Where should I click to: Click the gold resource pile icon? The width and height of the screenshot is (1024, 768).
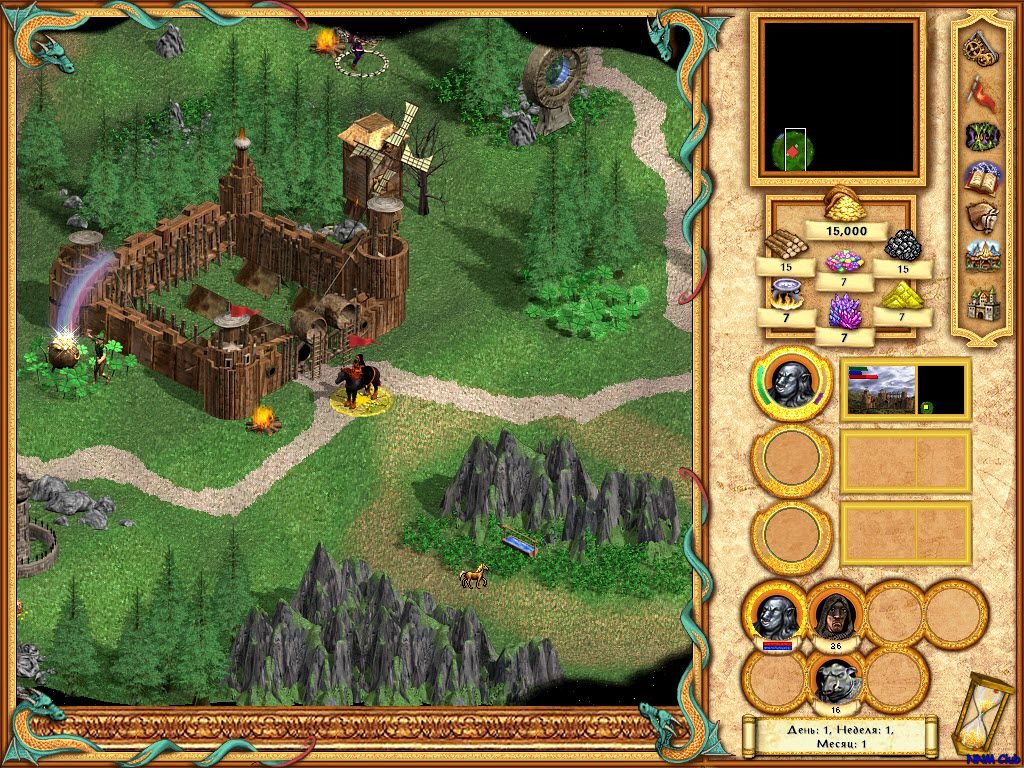[844, 206]
